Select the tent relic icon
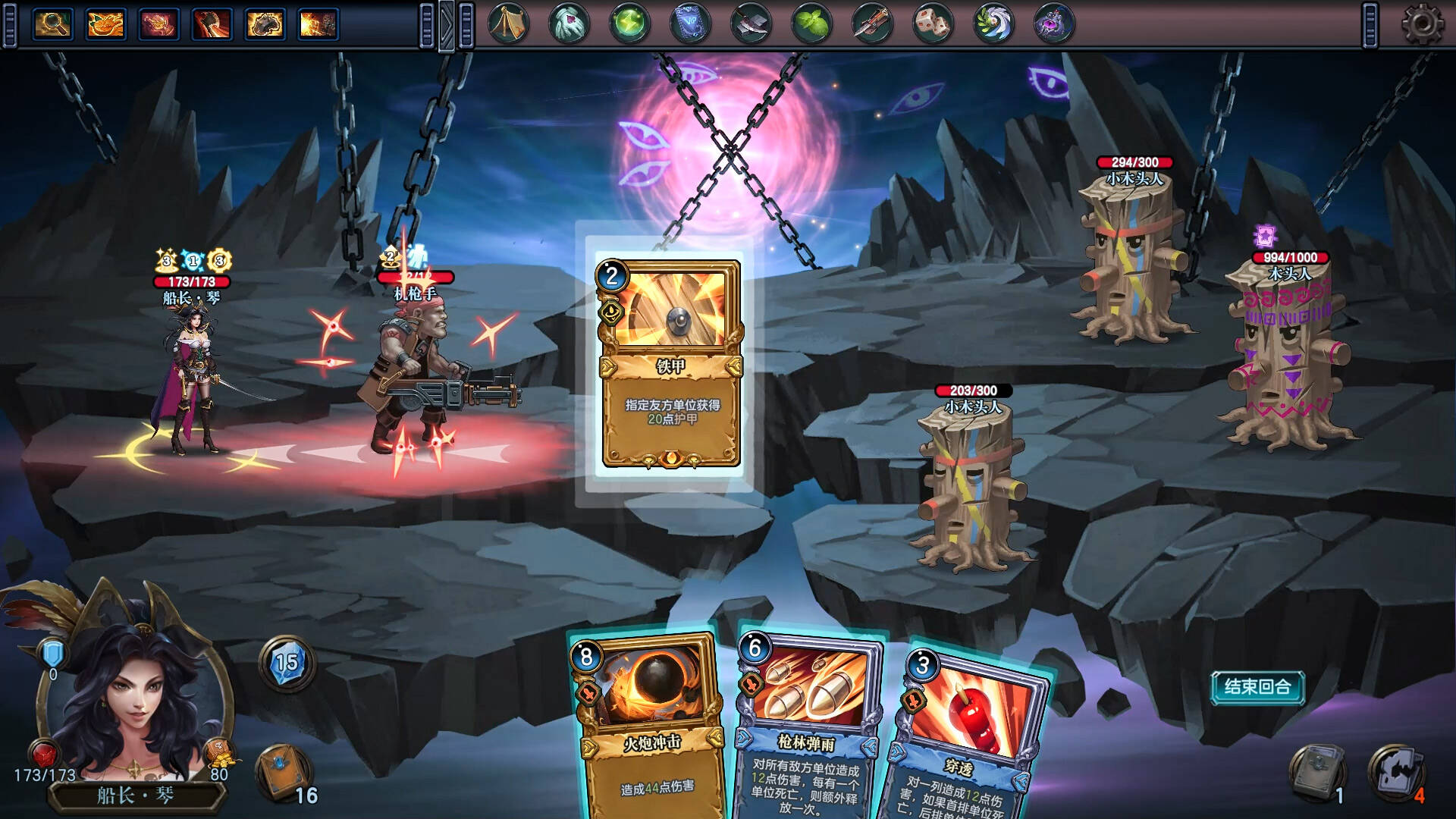The height and width of the screenshot is (819, 1456). [x=508, y=24]
